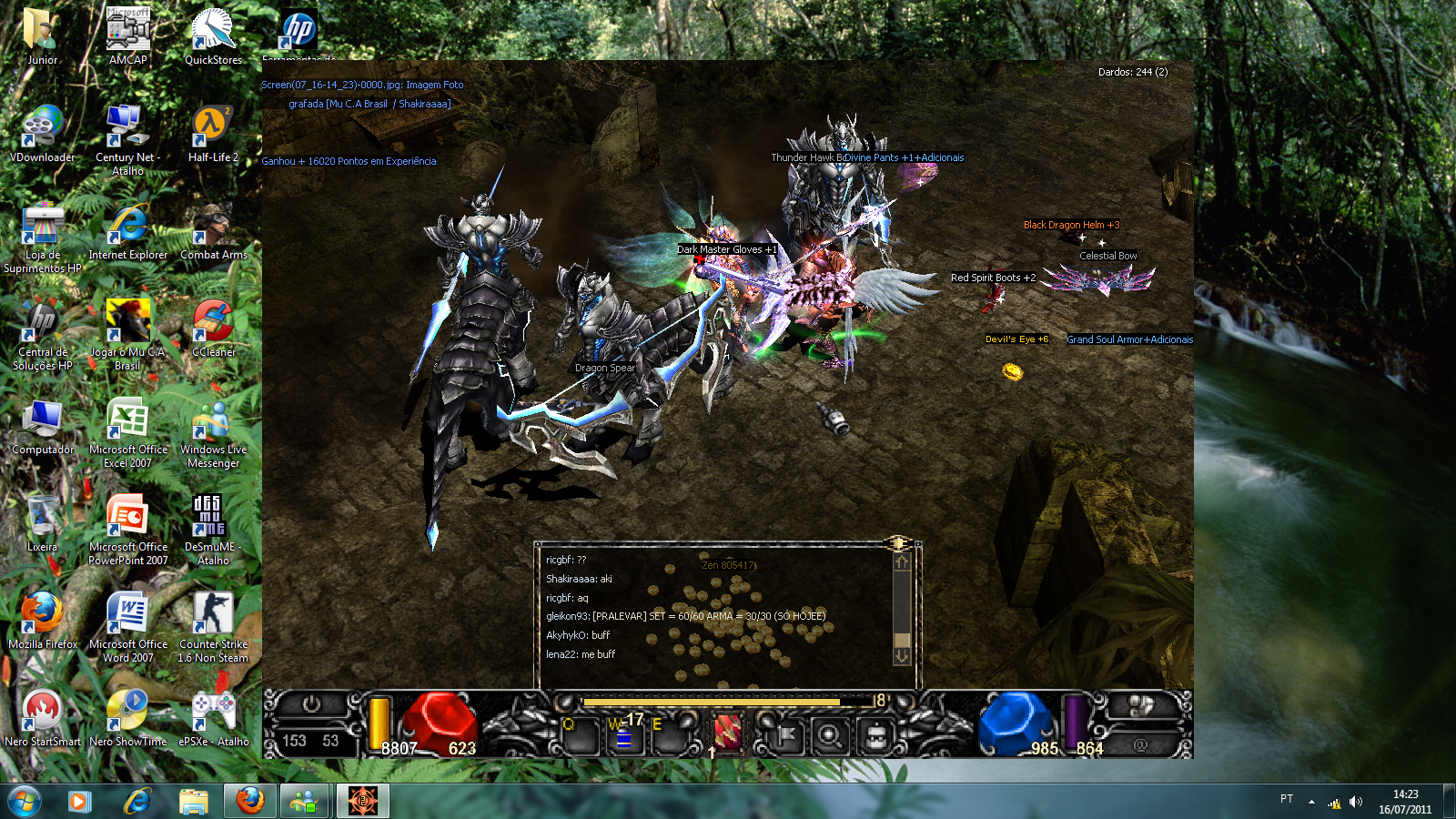1456x819 pixels.
Task: Click the @ button in the HUD
Action: point(1140,744)
